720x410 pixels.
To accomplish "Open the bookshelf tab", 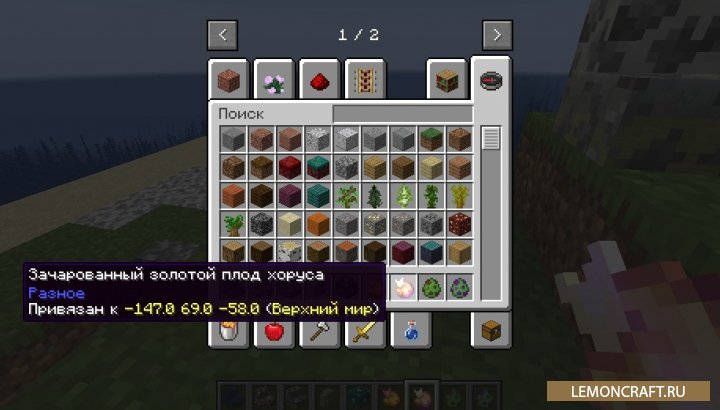I will point(446,81).
